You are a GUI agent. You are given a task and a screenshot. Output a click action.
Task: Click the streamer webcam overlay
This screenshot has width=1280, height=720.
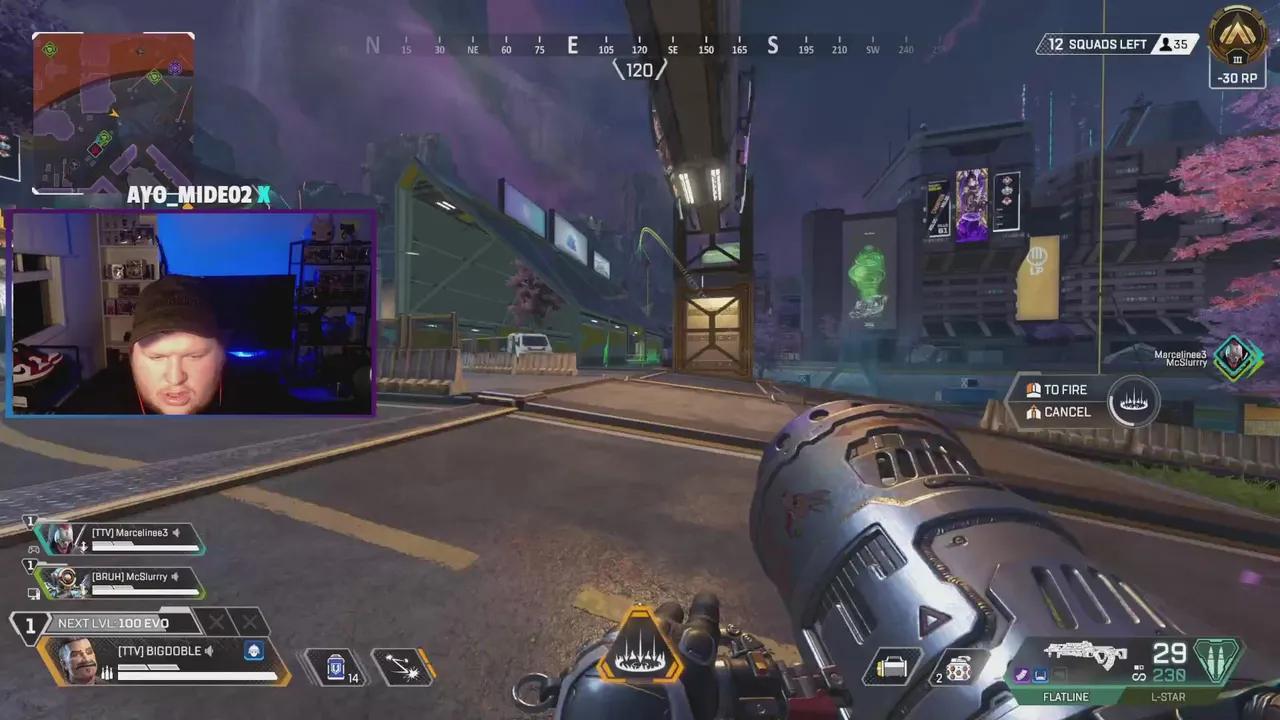(x=190, y=312)
